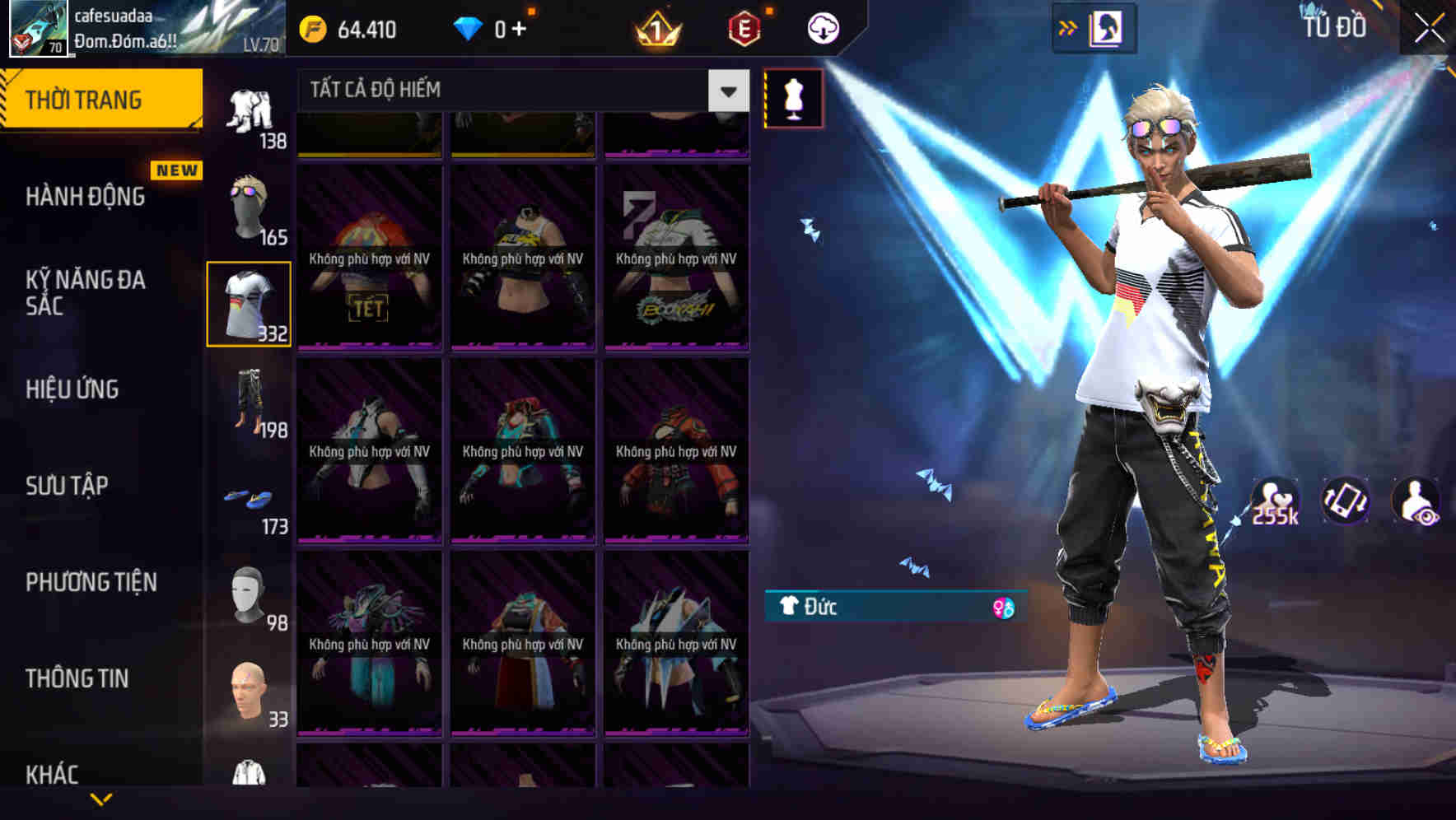
Task: Expand the sidebar with the bottom chevron
Action: click(103, 799)
